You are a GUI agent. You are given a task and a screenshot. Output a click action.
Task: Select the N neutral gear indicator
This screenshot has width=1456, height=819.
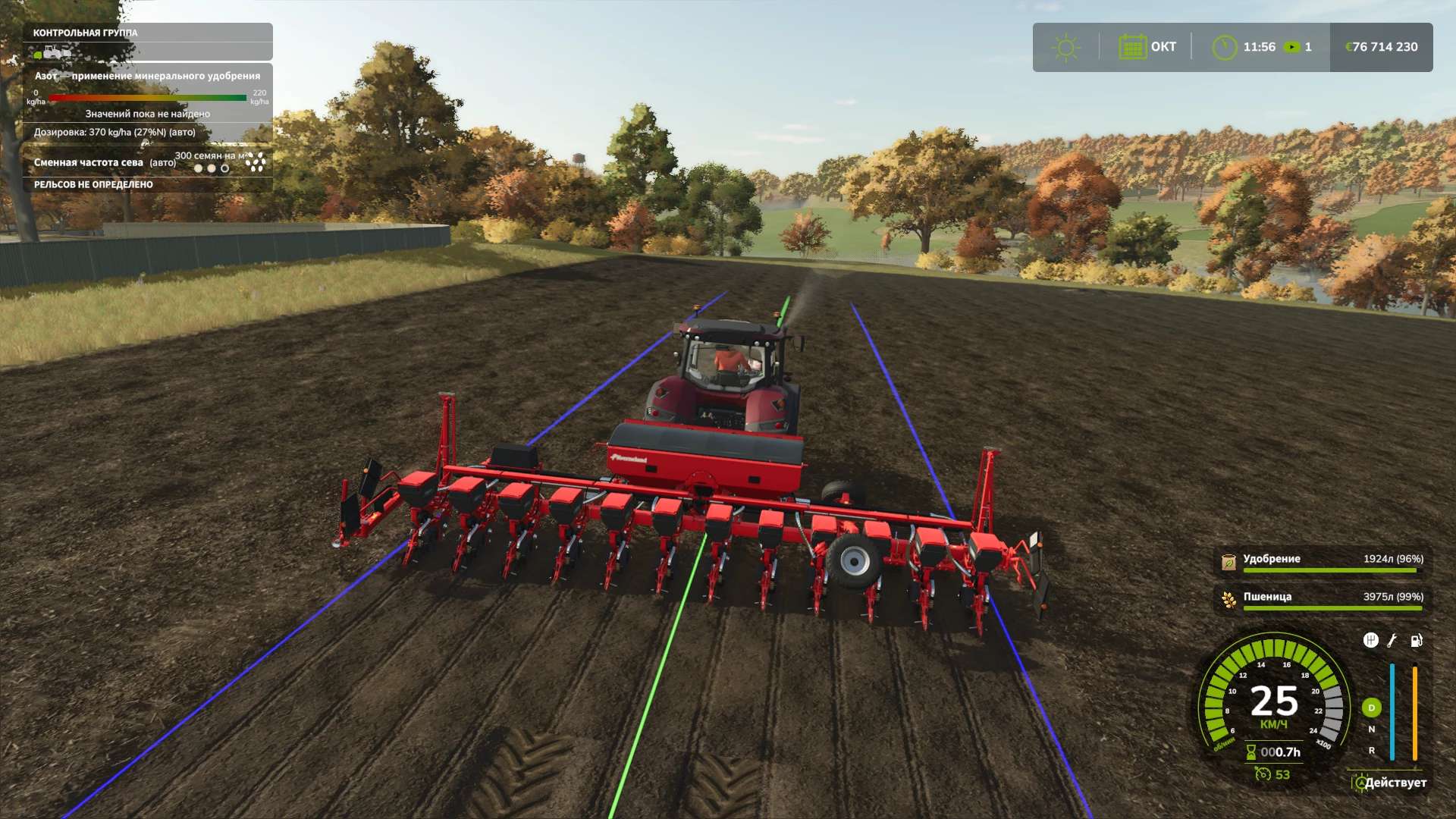(1371, 730)
